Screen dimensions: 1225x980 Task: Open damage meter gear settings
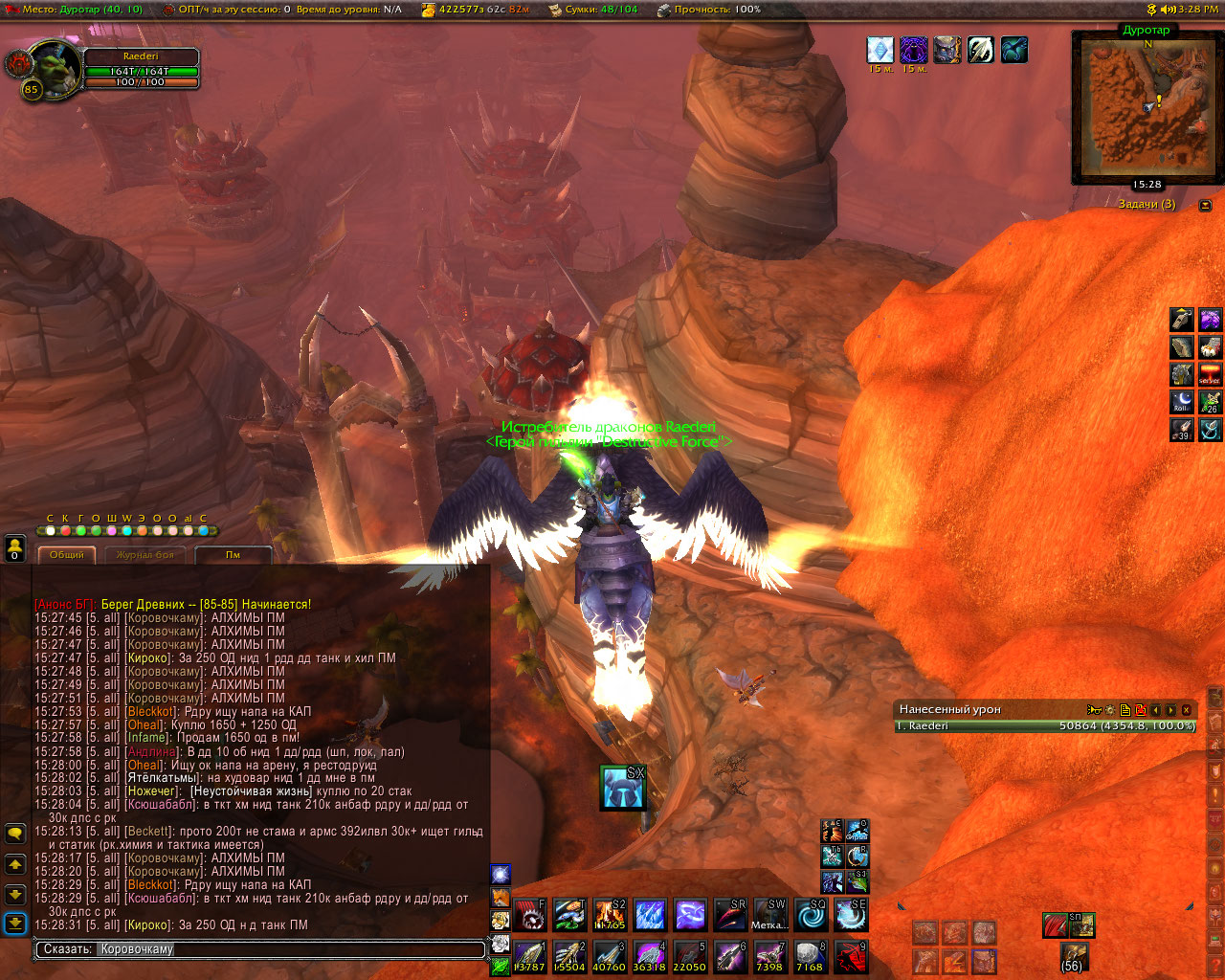coord(1110,710)
